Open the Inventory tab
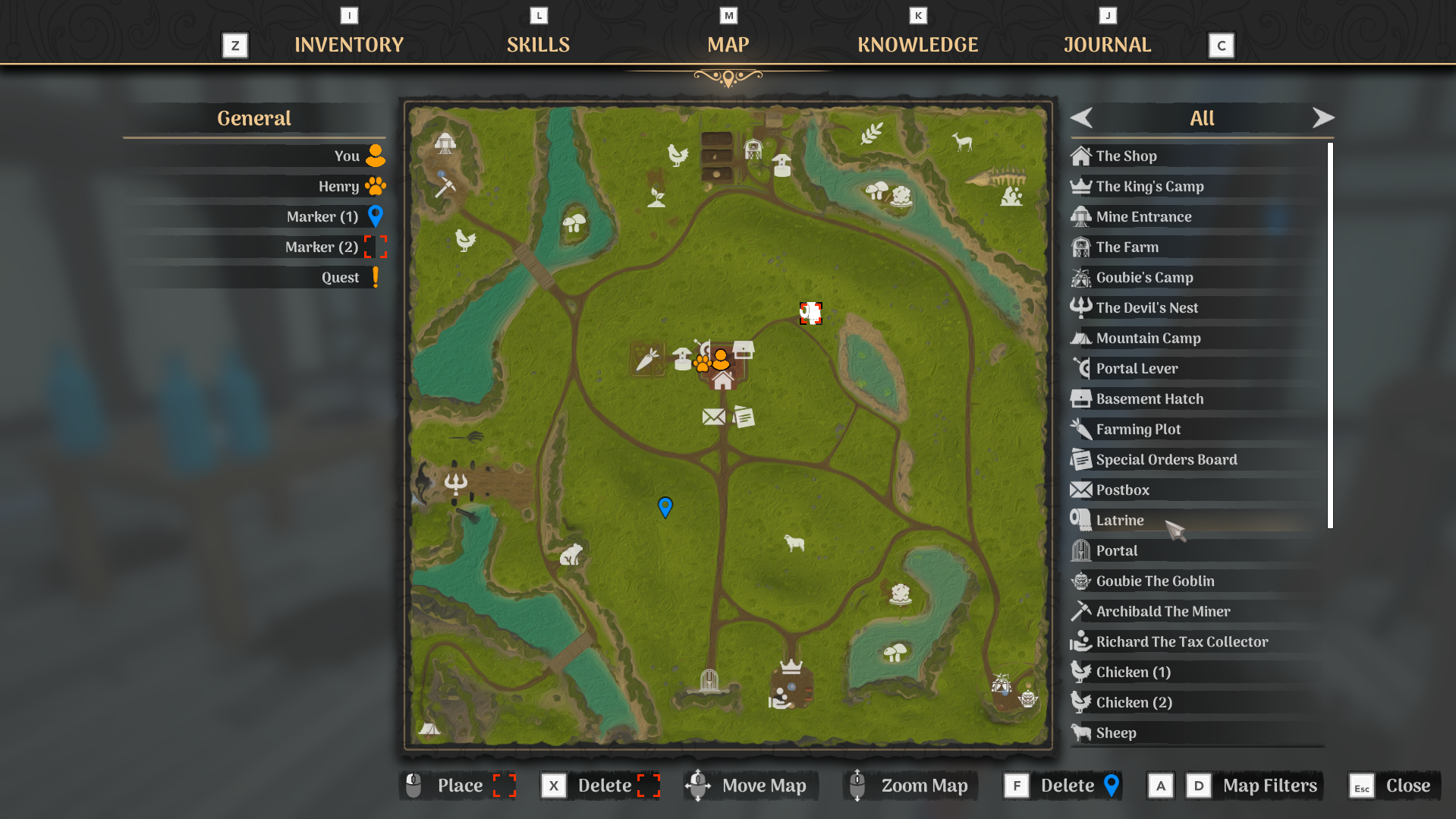 coord(349,44)
